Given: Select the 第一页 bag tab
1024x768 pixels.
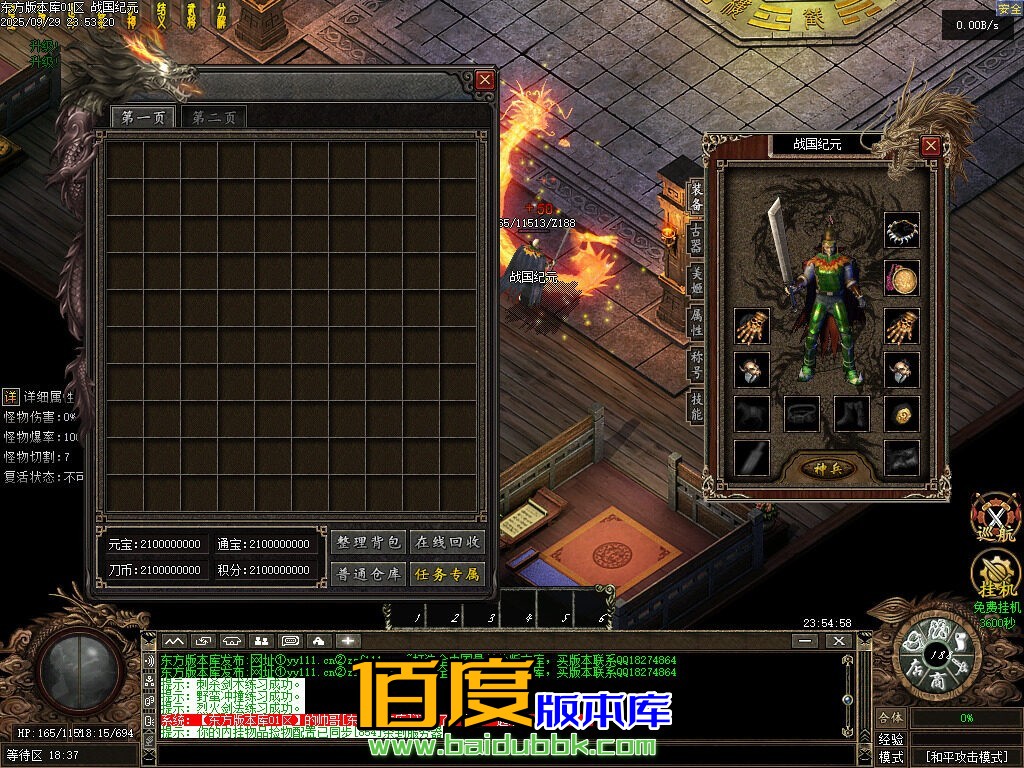Looking at the screenshot, I should (x=143, y=117).
